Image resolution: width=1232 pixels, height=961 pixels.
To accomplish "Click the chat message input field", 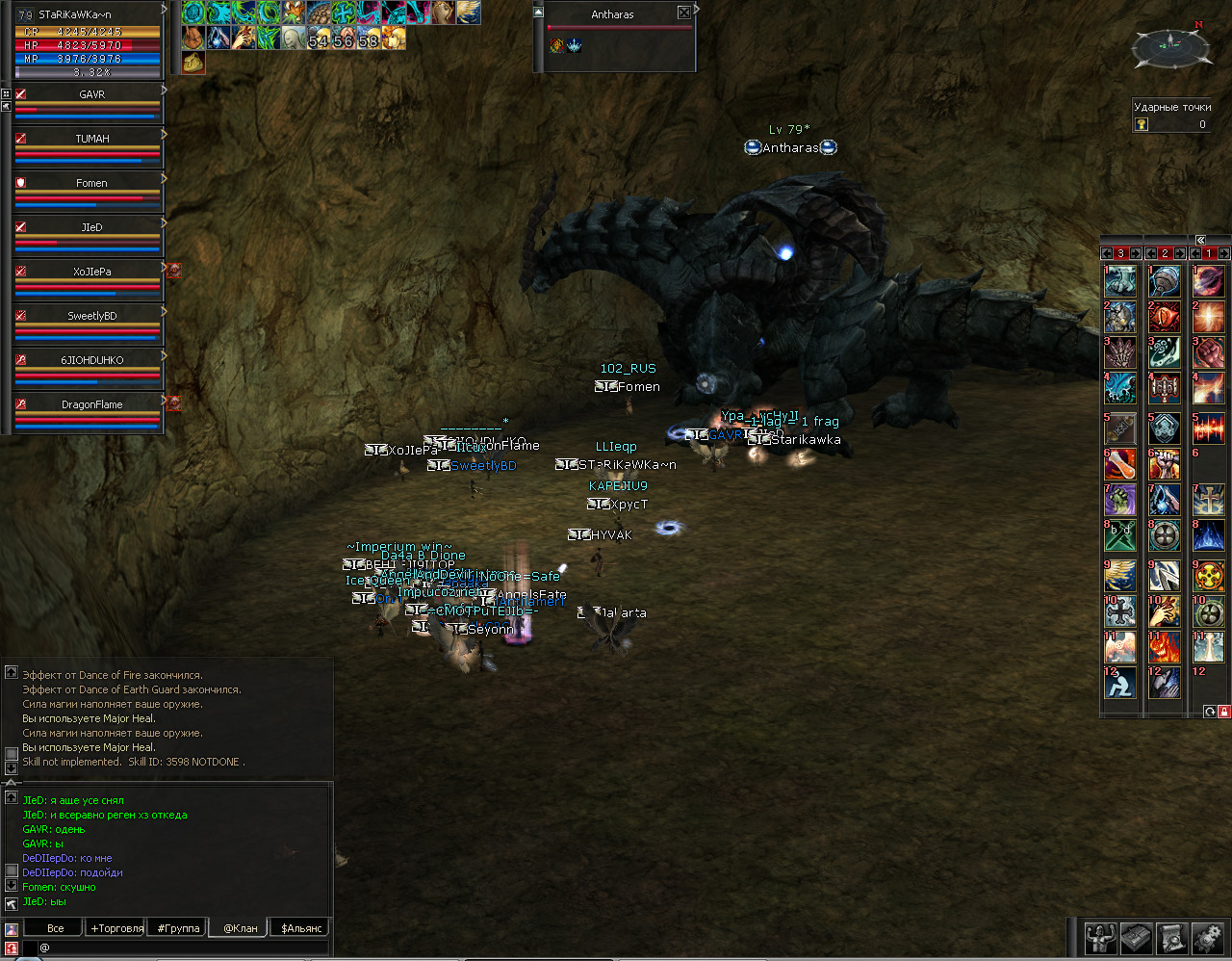I will pos(183,948).
